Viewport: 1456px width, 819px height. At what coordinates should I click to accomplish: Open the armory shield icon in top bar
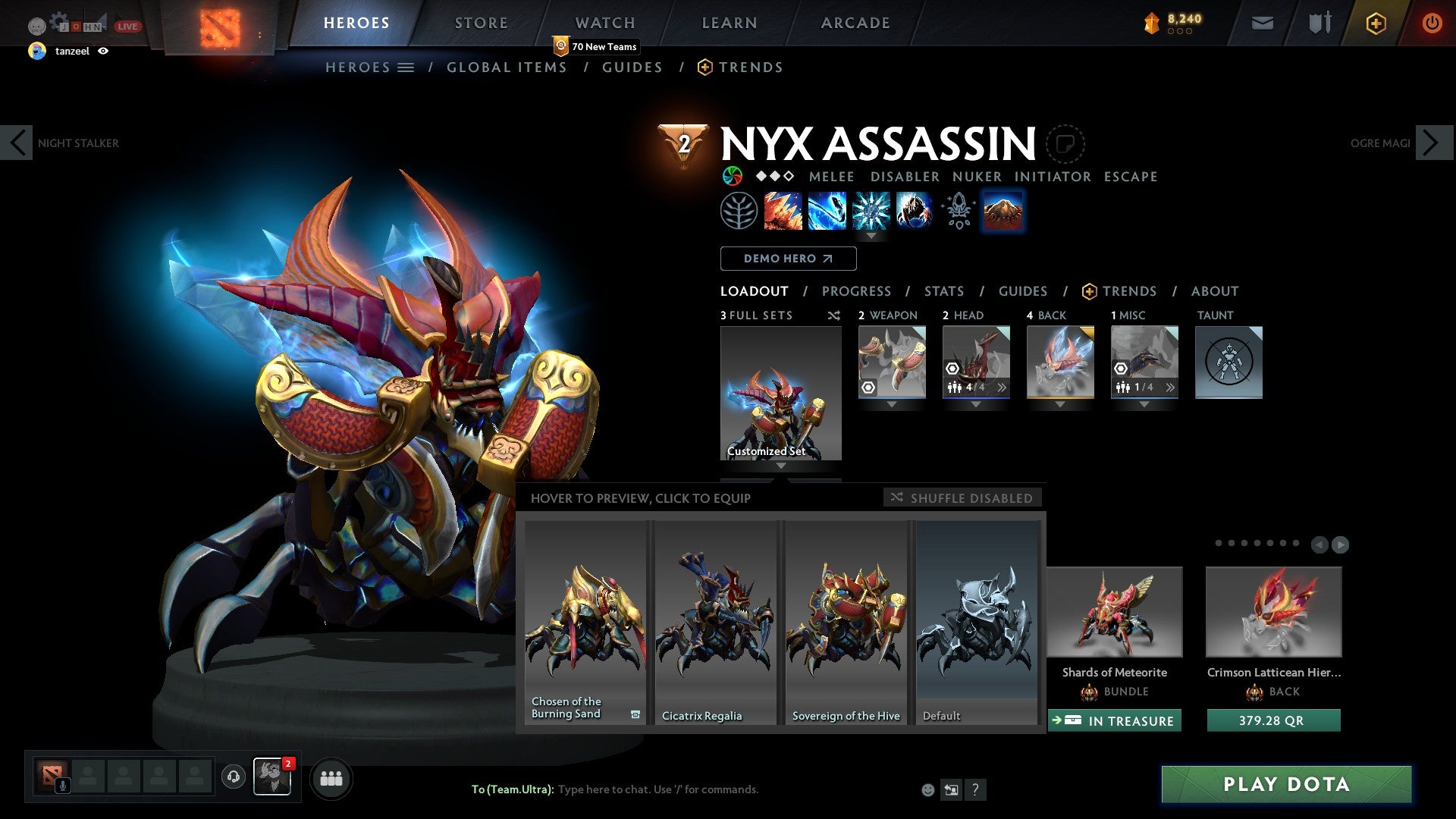[1319, 23]
